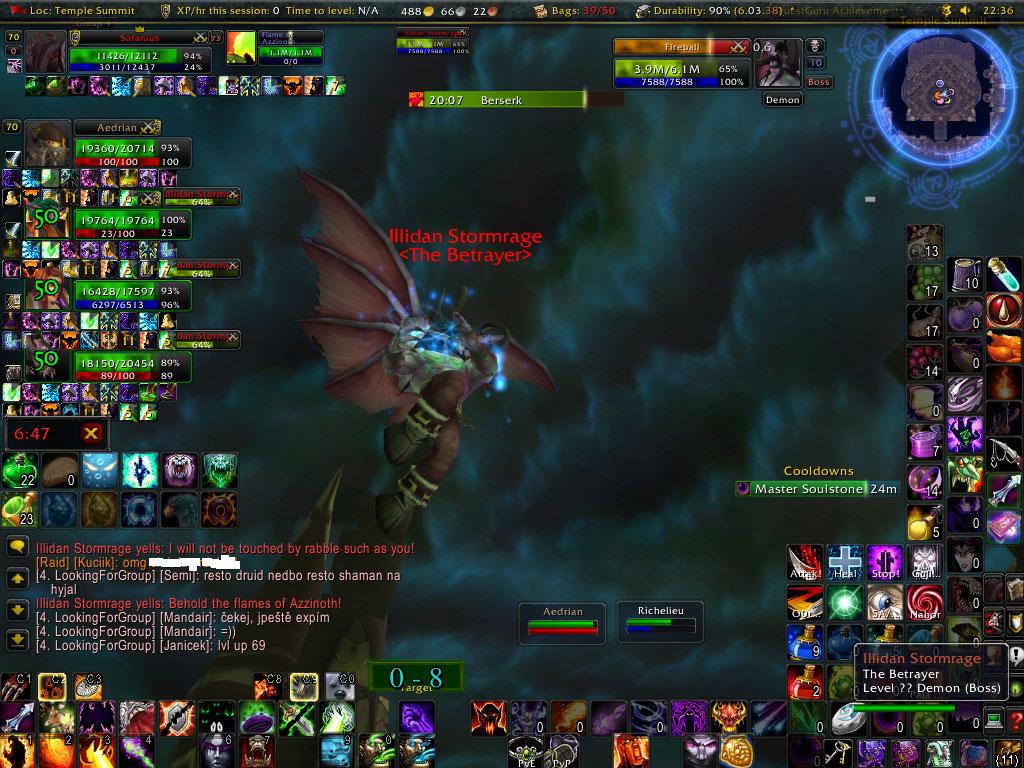Select the Richelieu unit frame
Screen dimensions: 1024x768
(x=658, y=619)
